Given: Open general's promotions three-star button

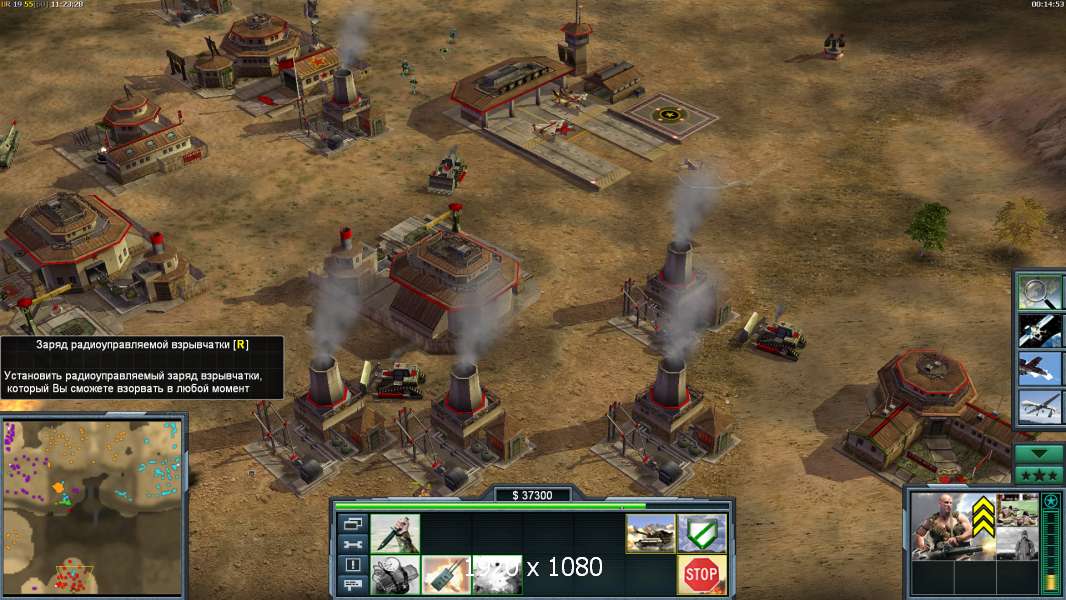Looking at the screenshot, I should (1039, 475).
